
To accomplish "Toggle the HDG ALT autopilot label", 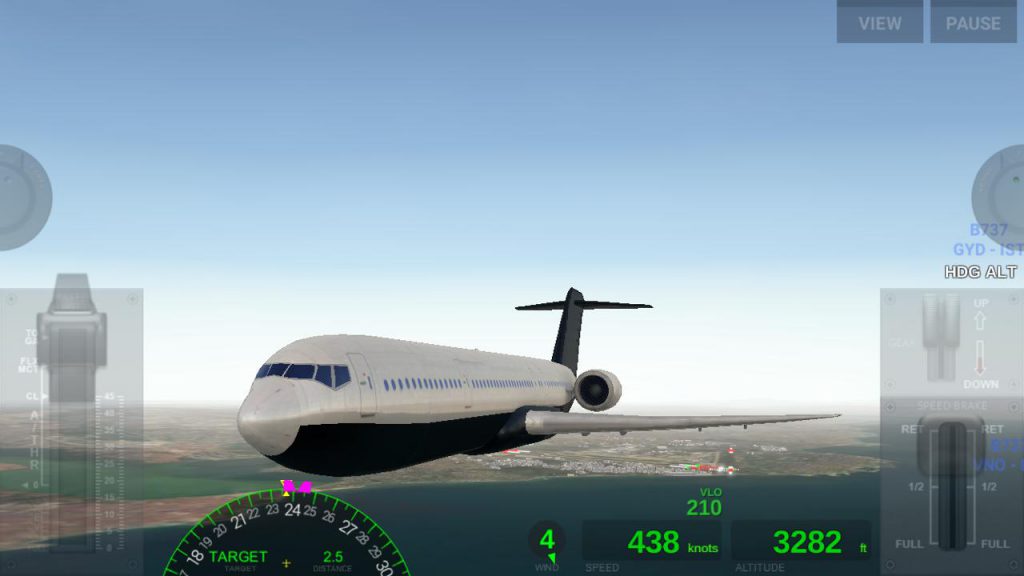I will 980,272.
